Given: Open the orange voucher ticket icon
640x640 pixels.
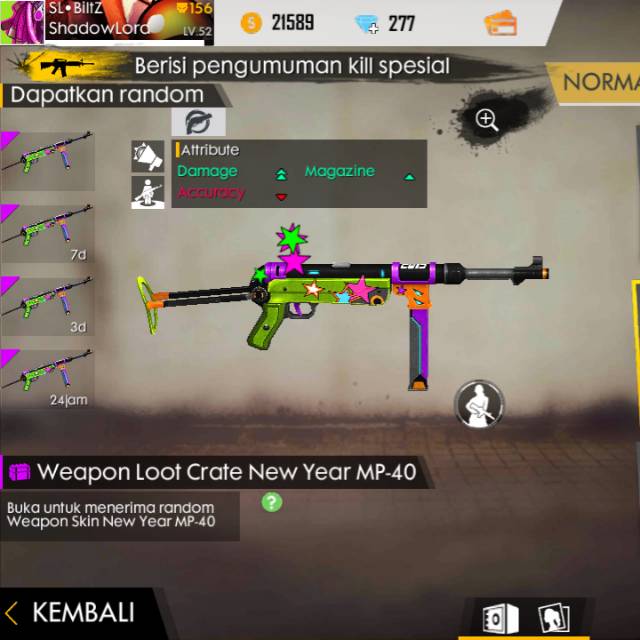Looking at the screenshot, I should (499, 23).
